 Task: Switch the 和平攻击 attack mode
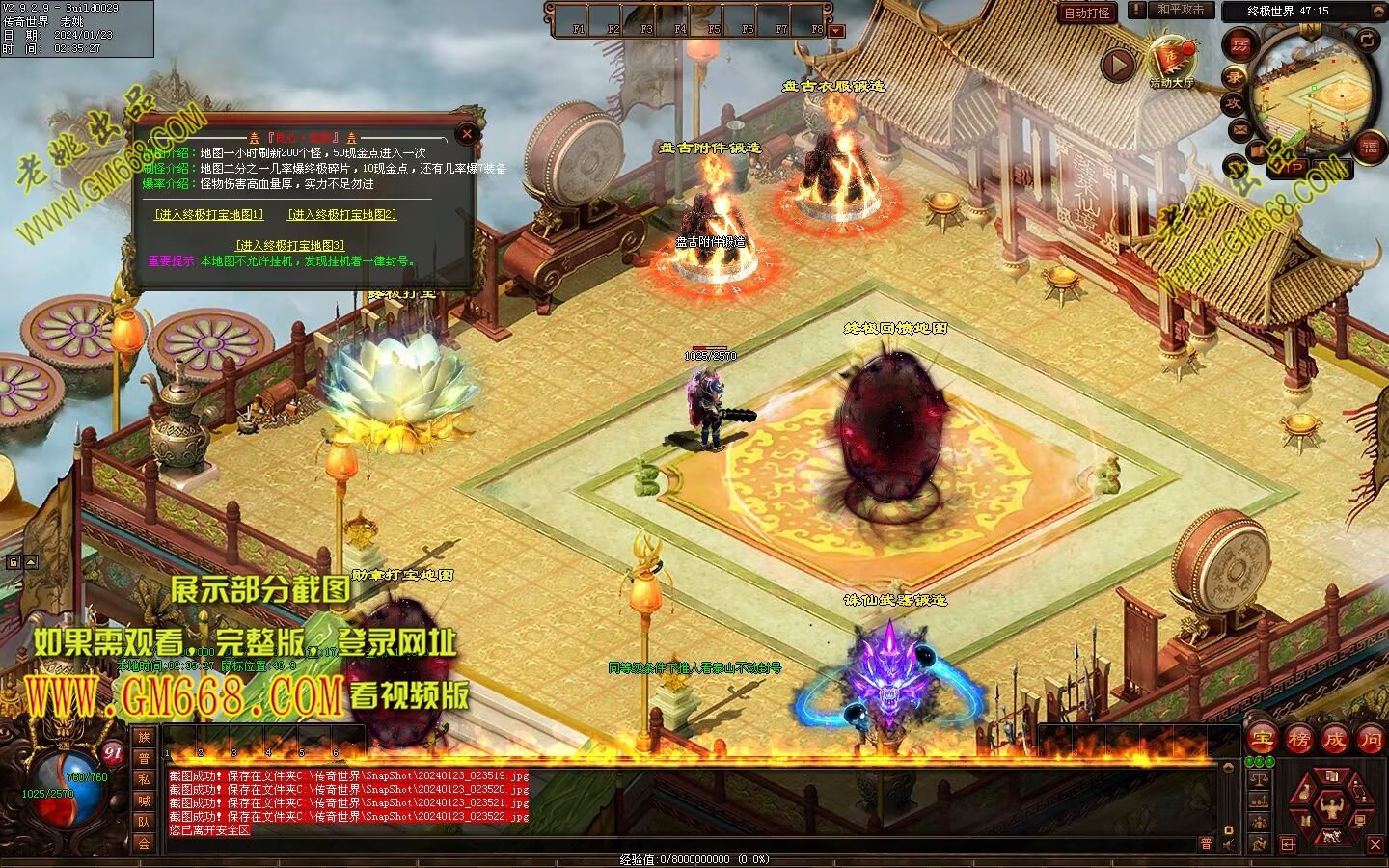[x=1181, y=10]
